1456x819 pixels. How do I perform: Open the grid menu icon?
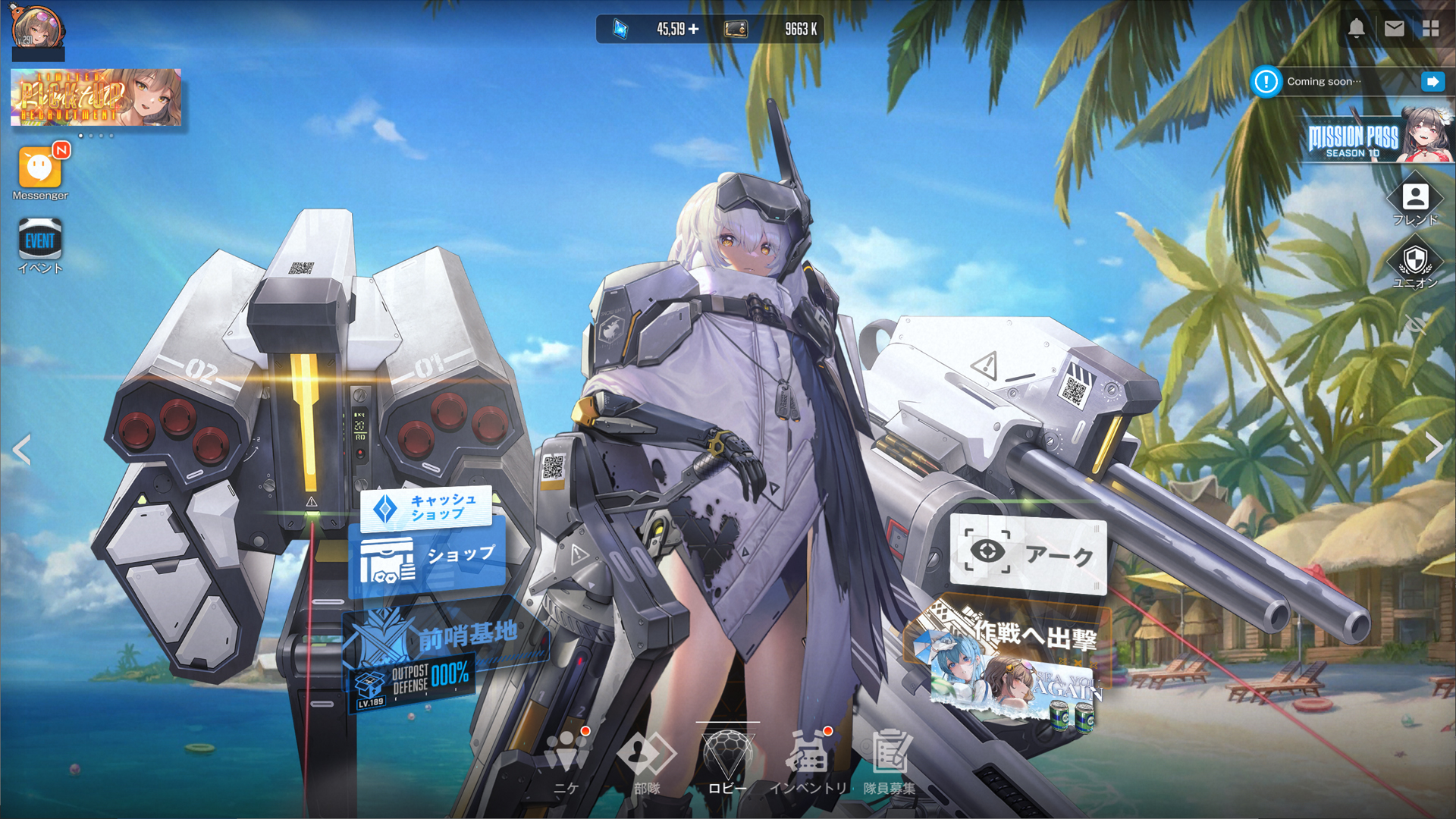point(1431,29)
